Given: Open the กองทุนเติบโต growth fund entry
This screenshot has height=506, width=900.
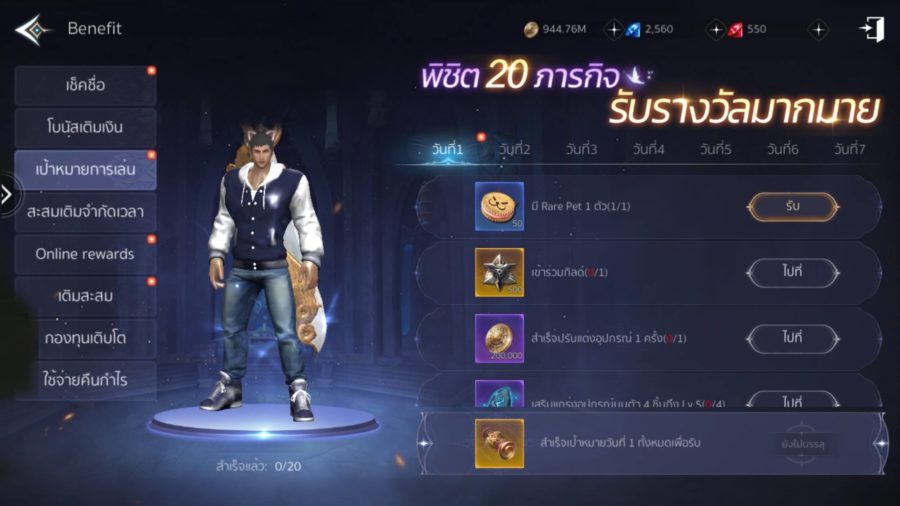Looking at the screenshot, I should pos(85,338).
